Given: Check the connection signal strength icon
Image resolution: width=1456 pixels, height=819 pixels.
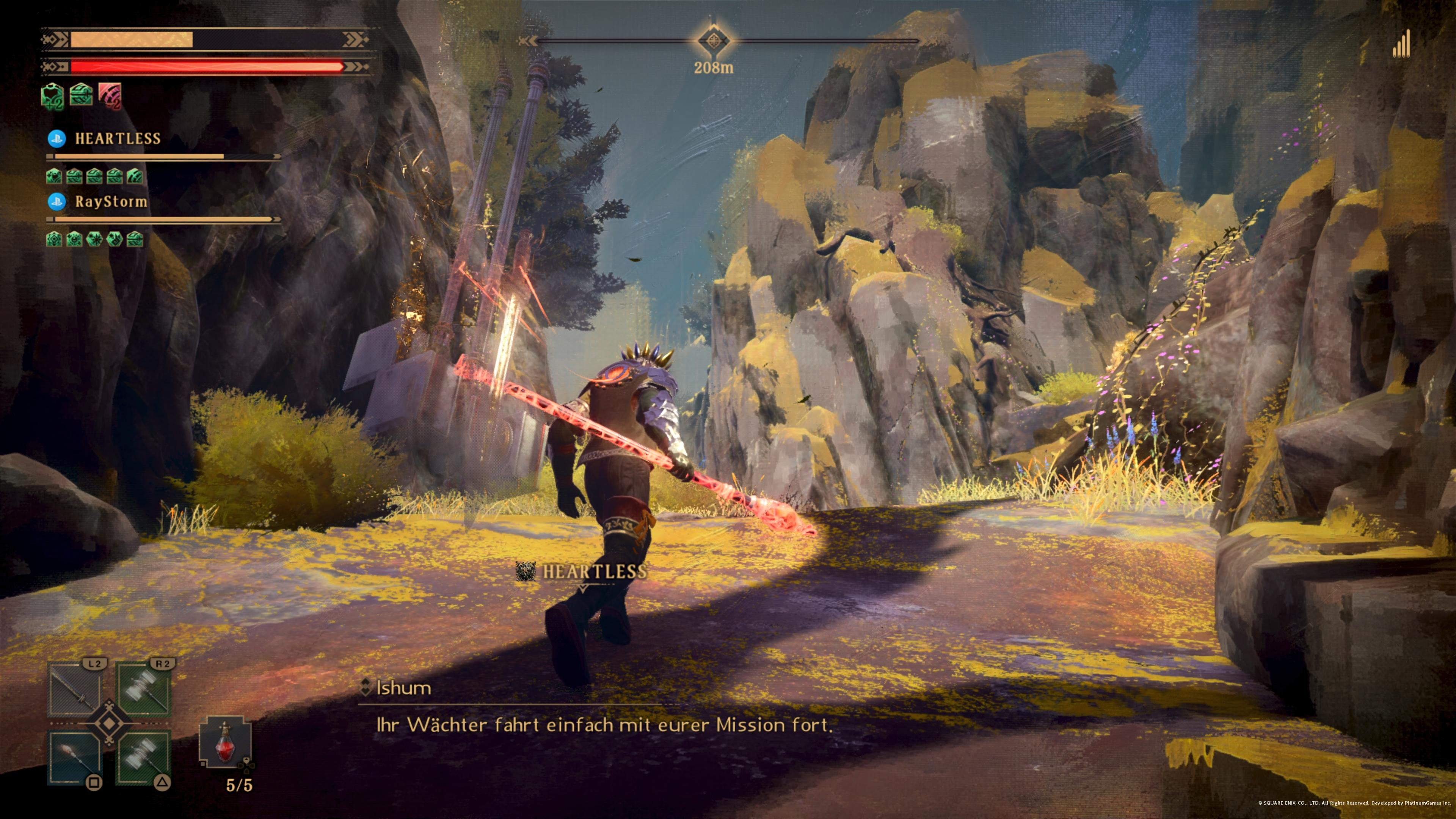Looking at the screenshot, I should click(x=1401, y=45).
